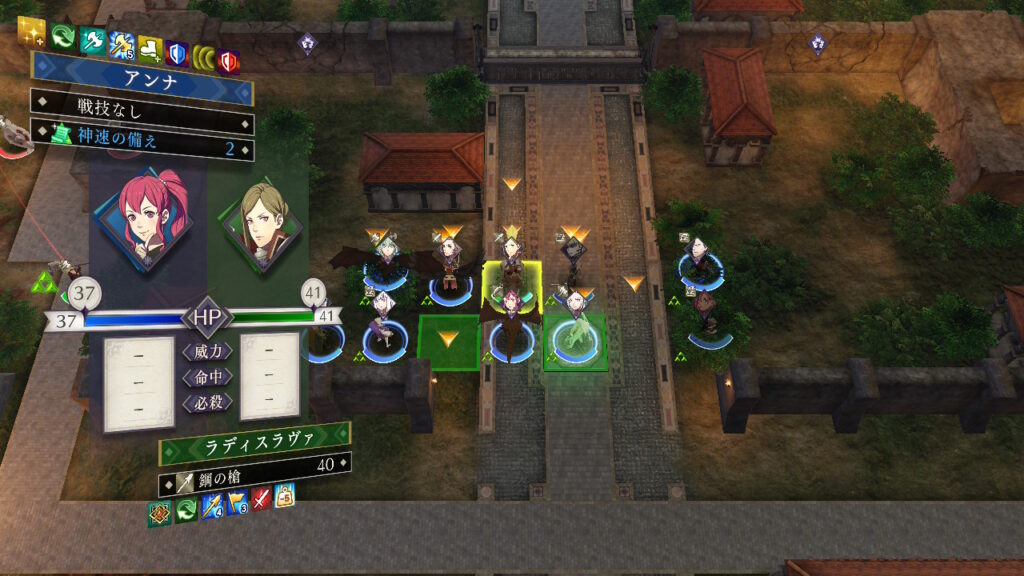The height and width of the screenshot is (576, 1024).
Task: Inspect the blue flag level 3 icon
Action: [x=238, y=502]
